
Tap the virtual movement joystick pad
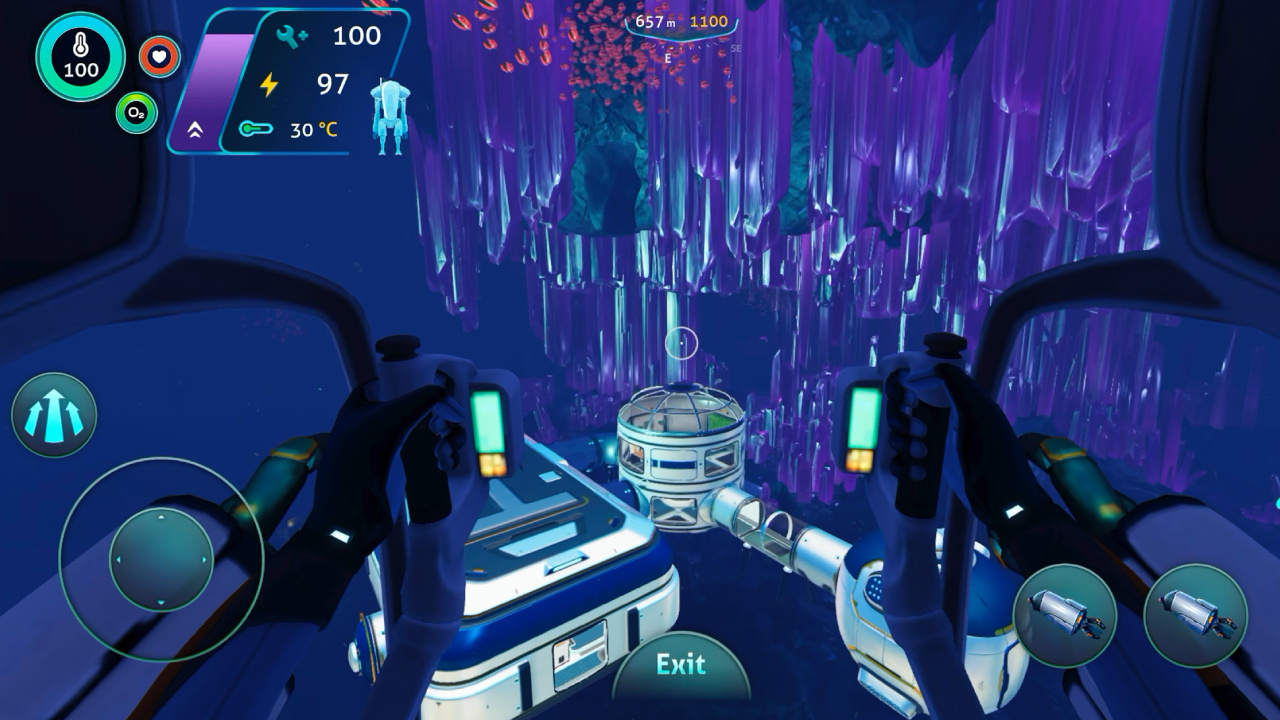[160, 559]
